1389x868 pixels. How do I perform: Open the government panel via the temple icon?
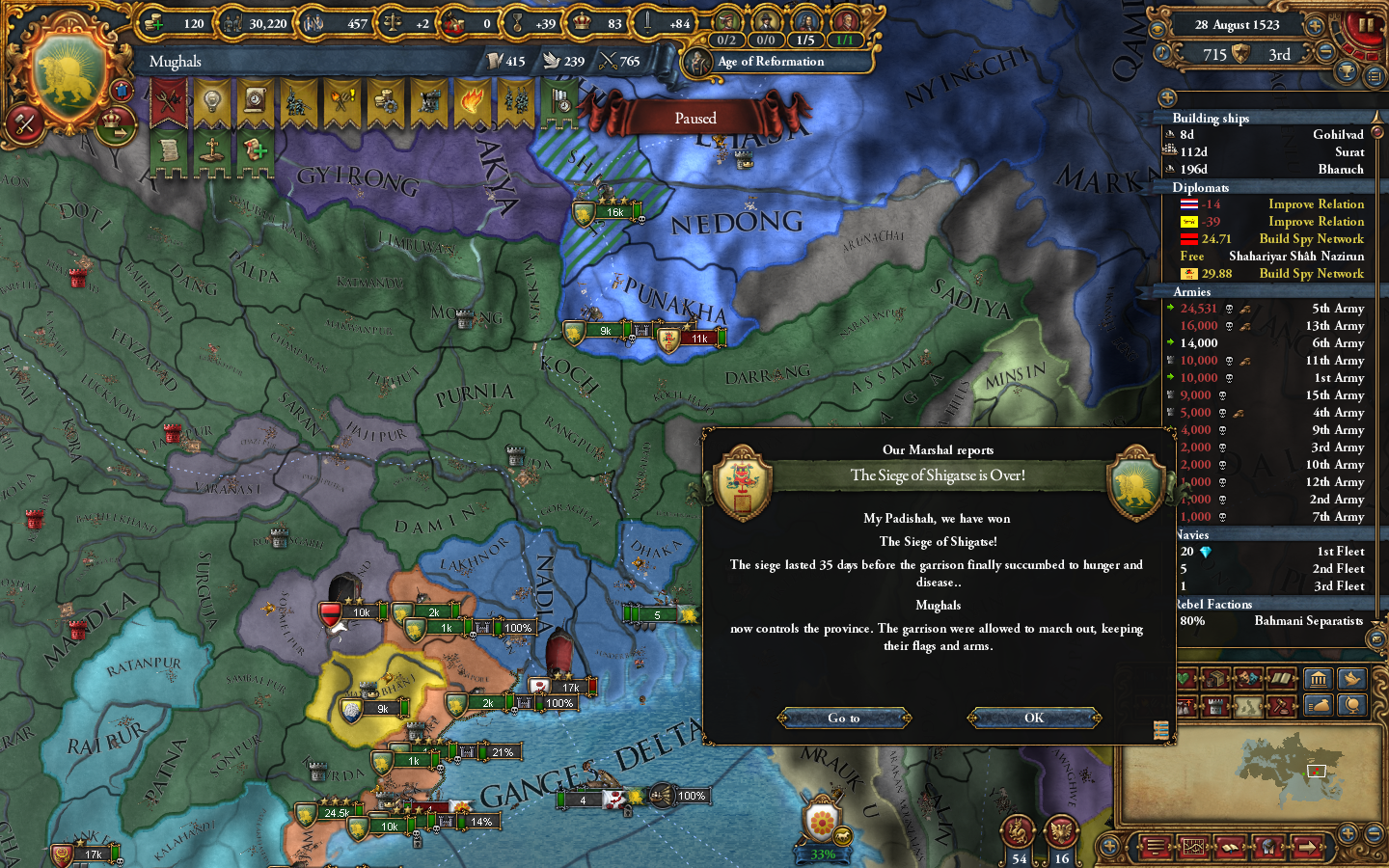click(1319, 680)
